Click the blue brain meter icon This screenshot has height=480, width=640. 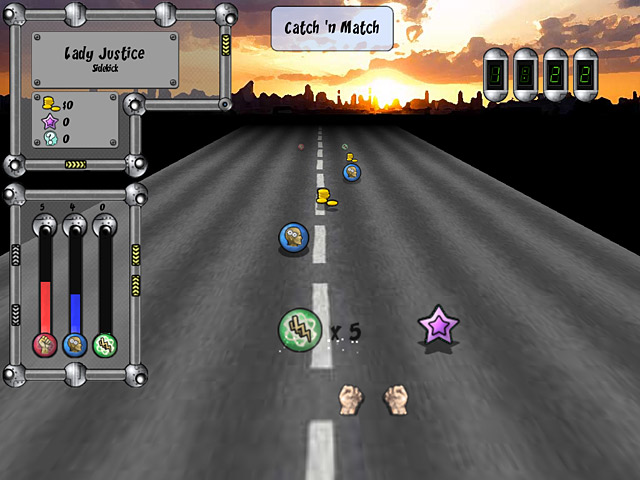(75, 345)
